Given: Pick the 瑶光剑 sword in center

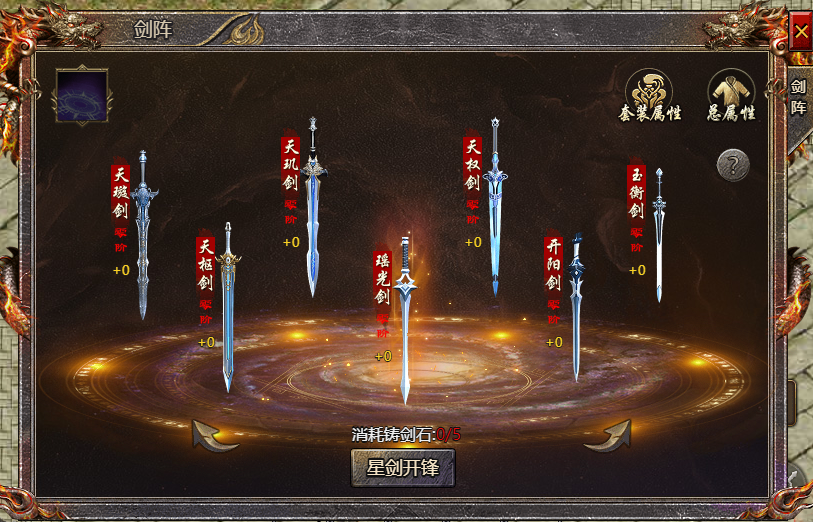Looking at the screenshot, I should point(405,320).
